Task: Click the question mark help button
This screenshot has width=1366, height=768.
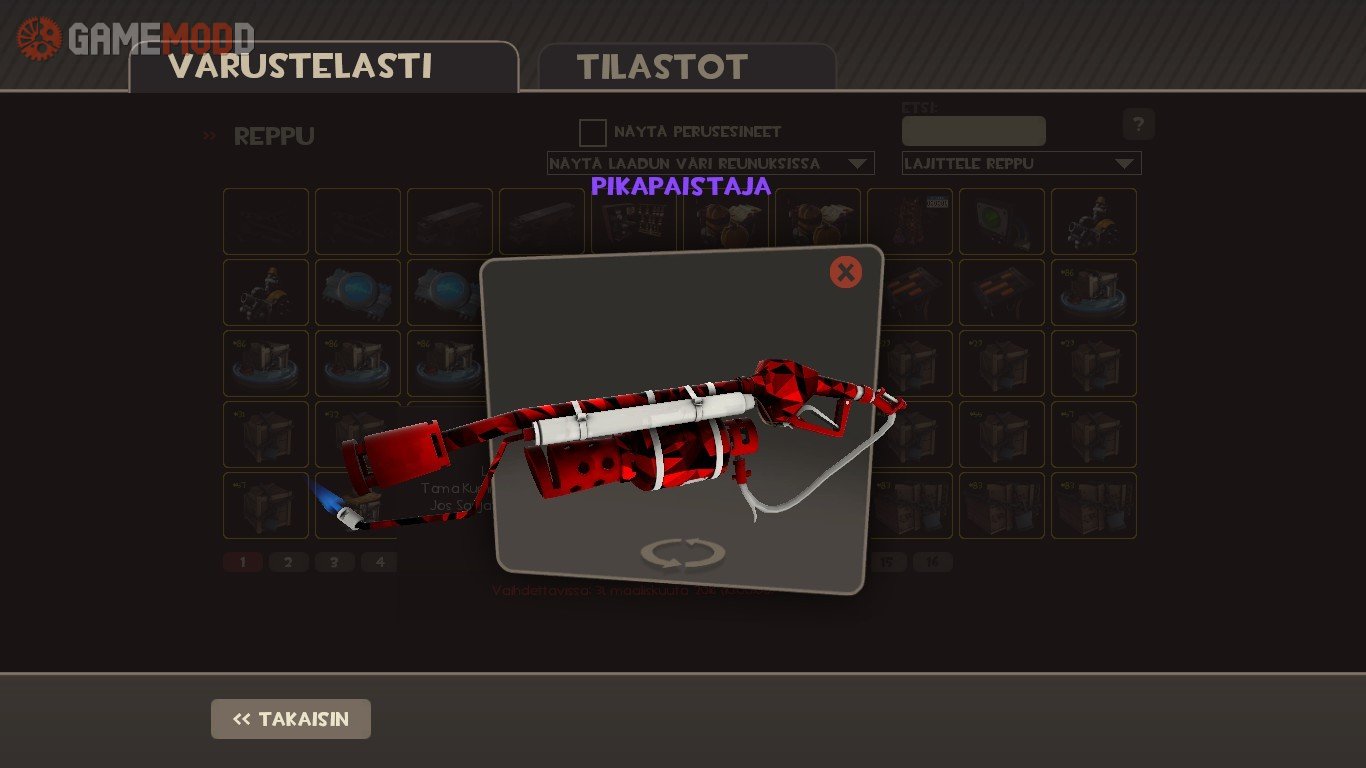Action: 1138,125
